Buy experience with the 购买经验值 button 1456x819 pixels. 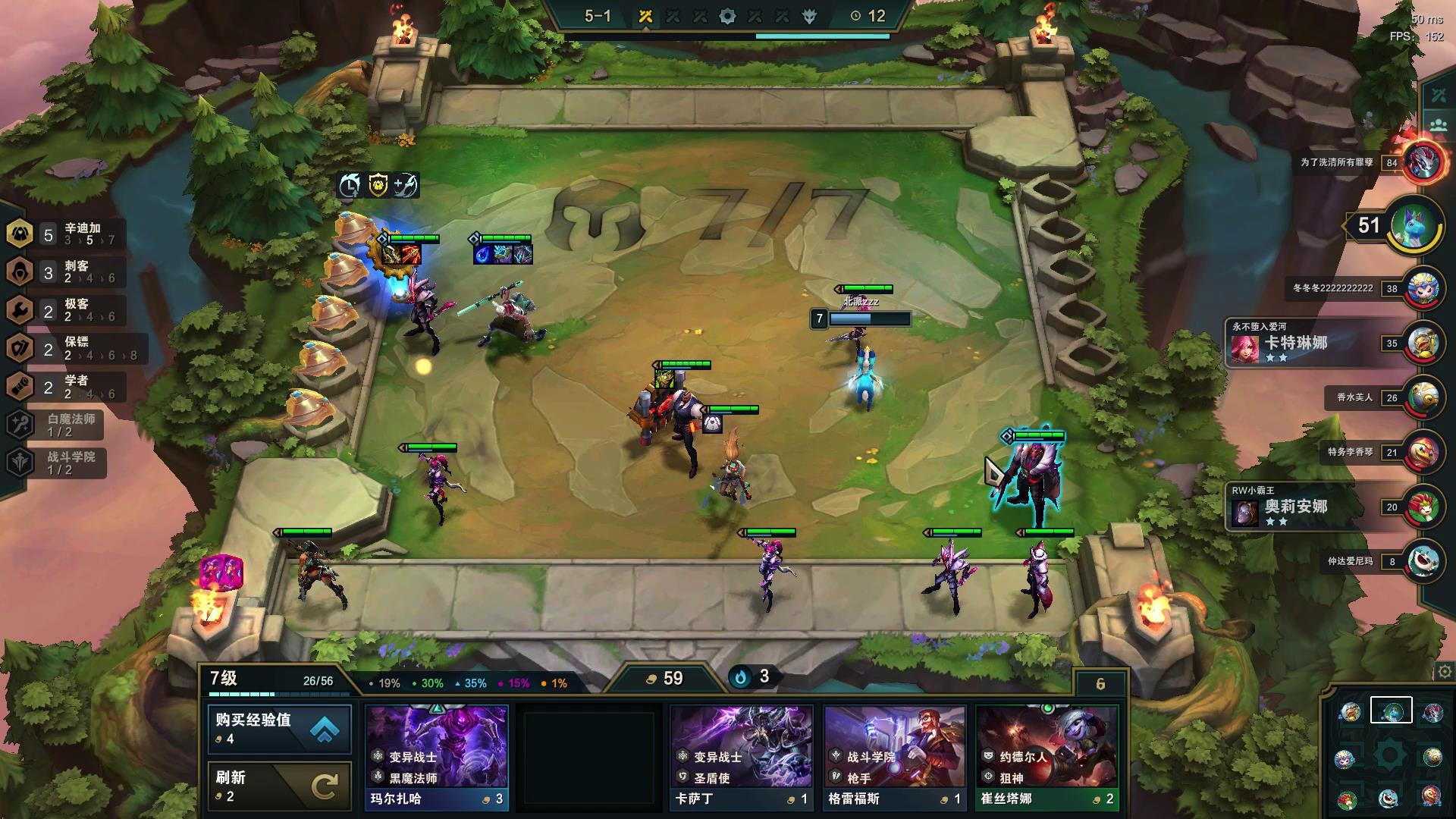pyautogui.click(x=279, y=729)
